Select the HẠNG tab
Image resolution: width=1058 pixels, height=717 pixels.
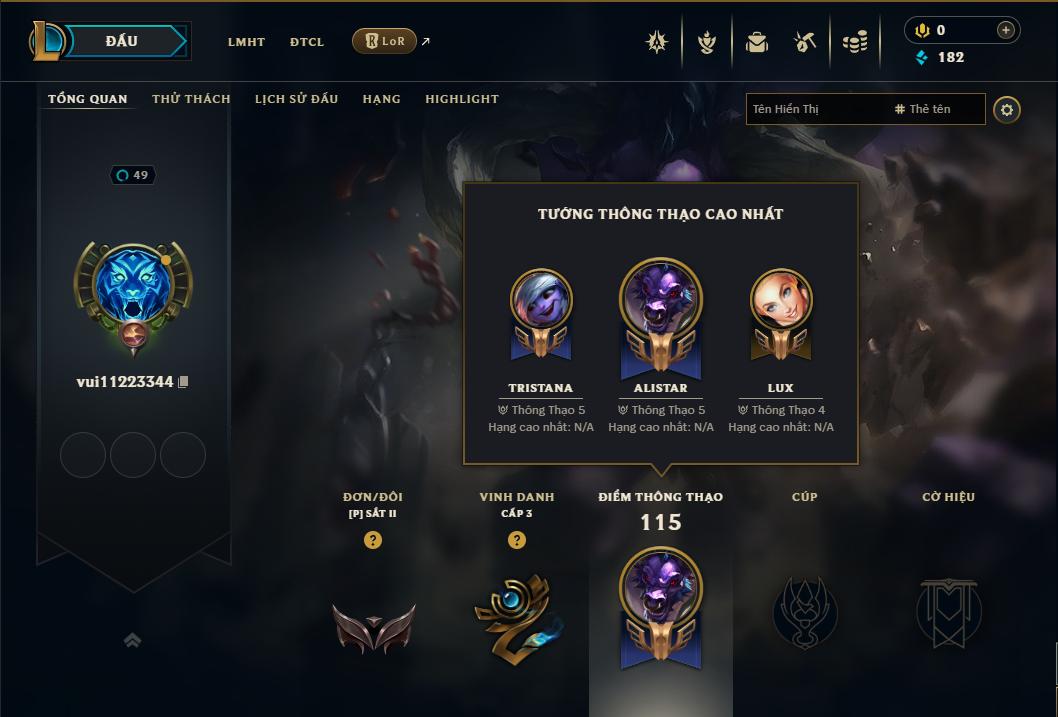(x=381, y=99)
